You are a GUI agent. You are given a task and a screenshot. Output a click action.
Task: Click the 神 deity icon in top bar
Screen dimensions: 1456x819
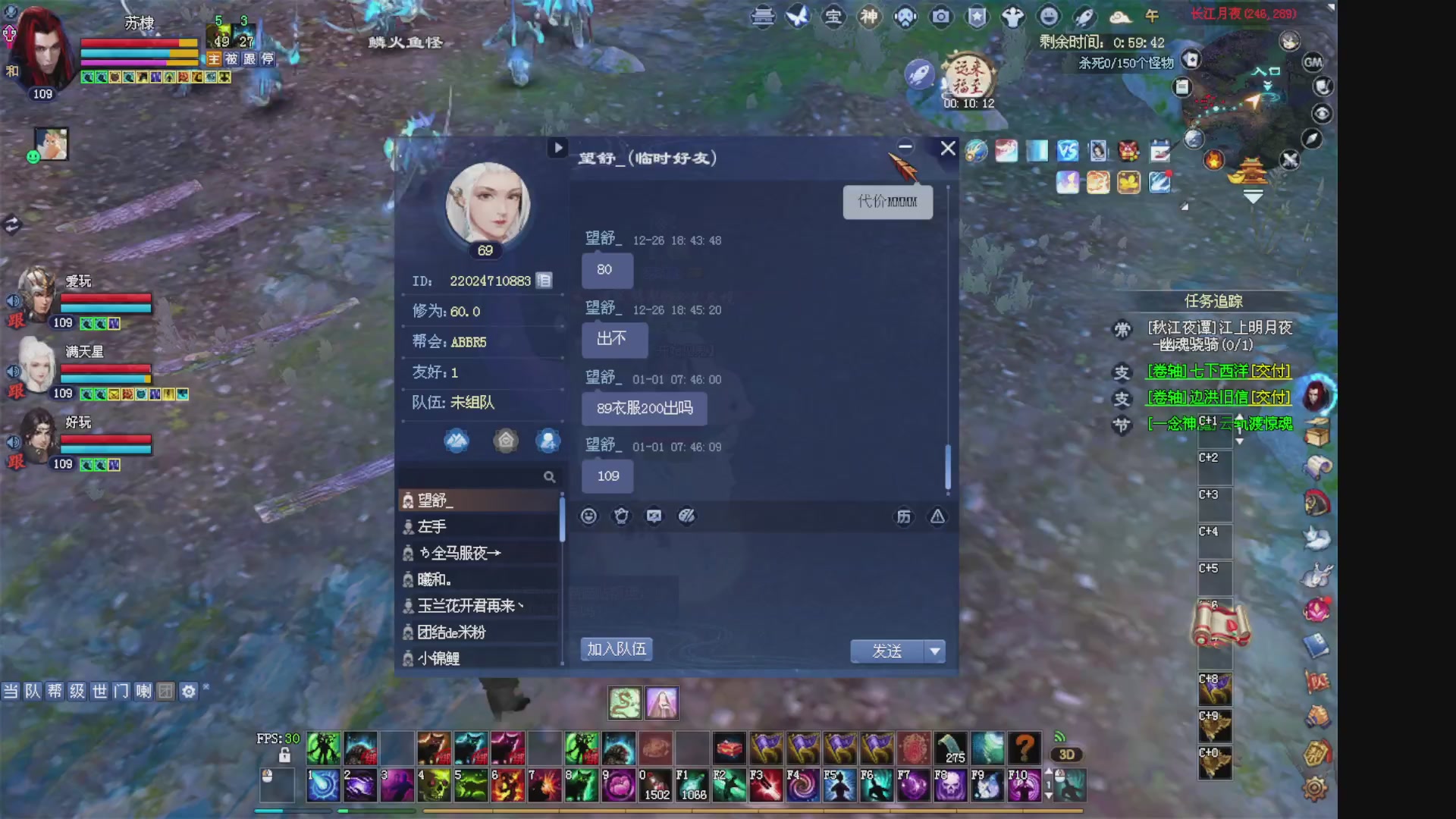(x=869, y=17)
